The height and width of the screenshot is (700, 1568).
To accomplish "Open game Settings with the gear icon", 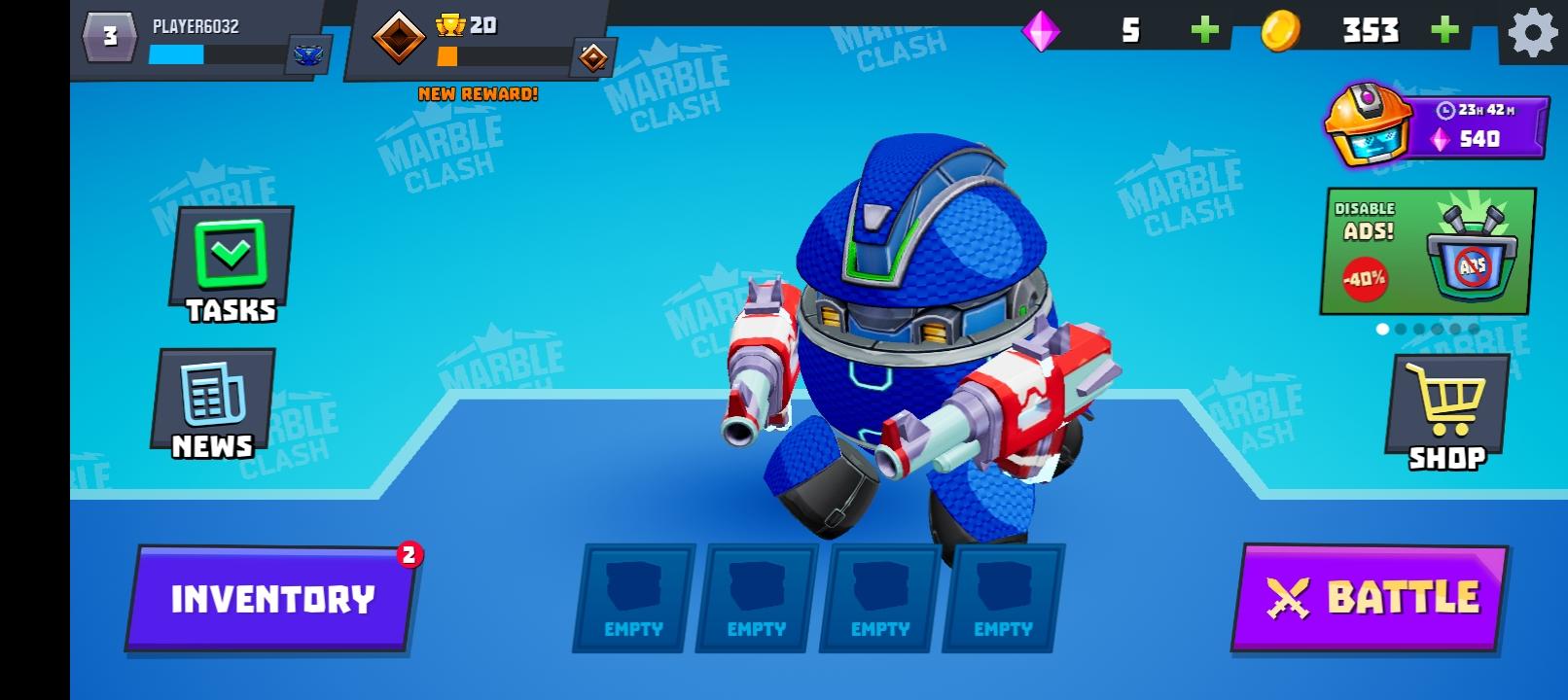I will click(x=1532, y=32).
